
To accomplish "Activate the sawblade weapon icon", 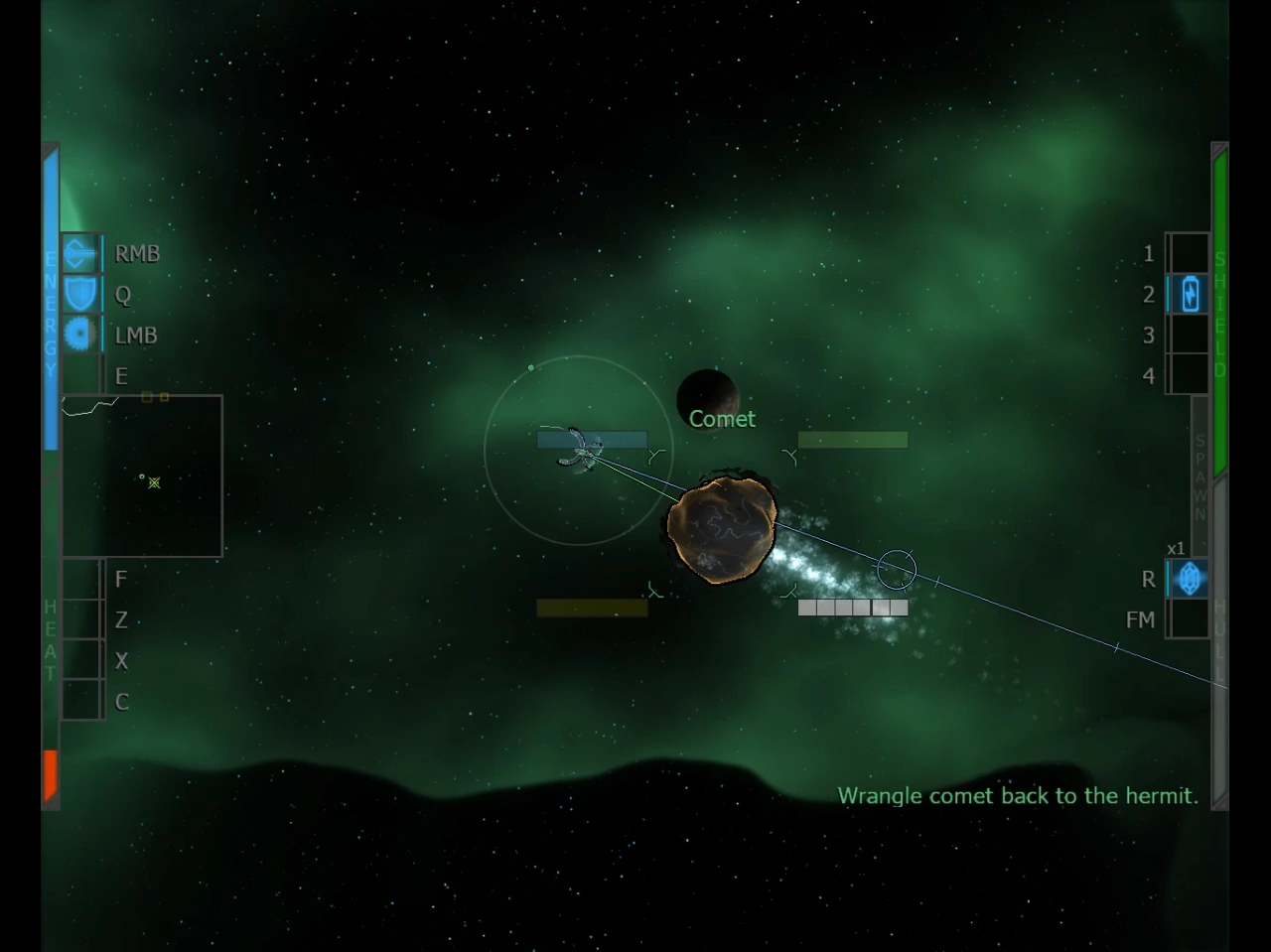I will pyautogui.click(x=80, y=336).
